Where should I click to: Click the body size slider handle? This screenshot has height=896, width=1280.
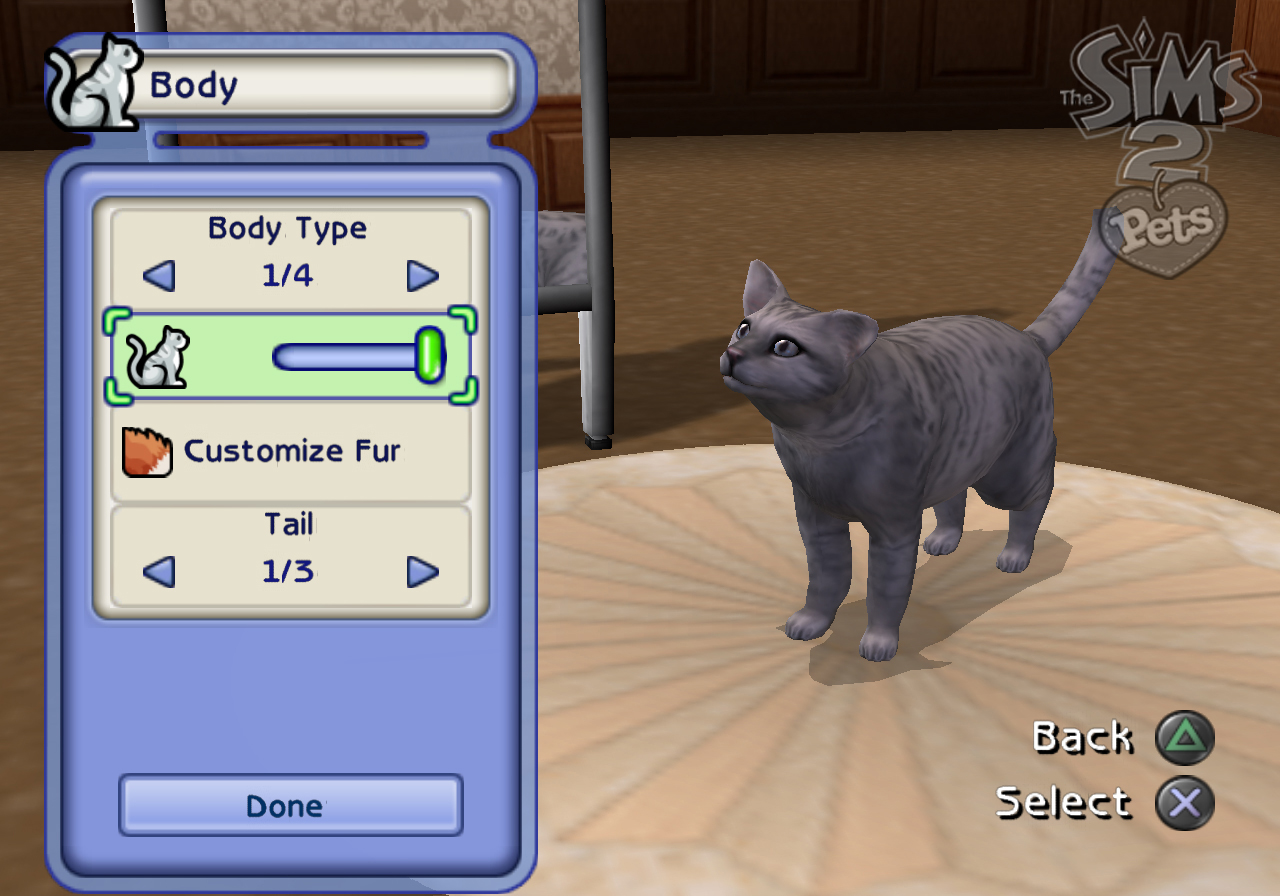430,355
